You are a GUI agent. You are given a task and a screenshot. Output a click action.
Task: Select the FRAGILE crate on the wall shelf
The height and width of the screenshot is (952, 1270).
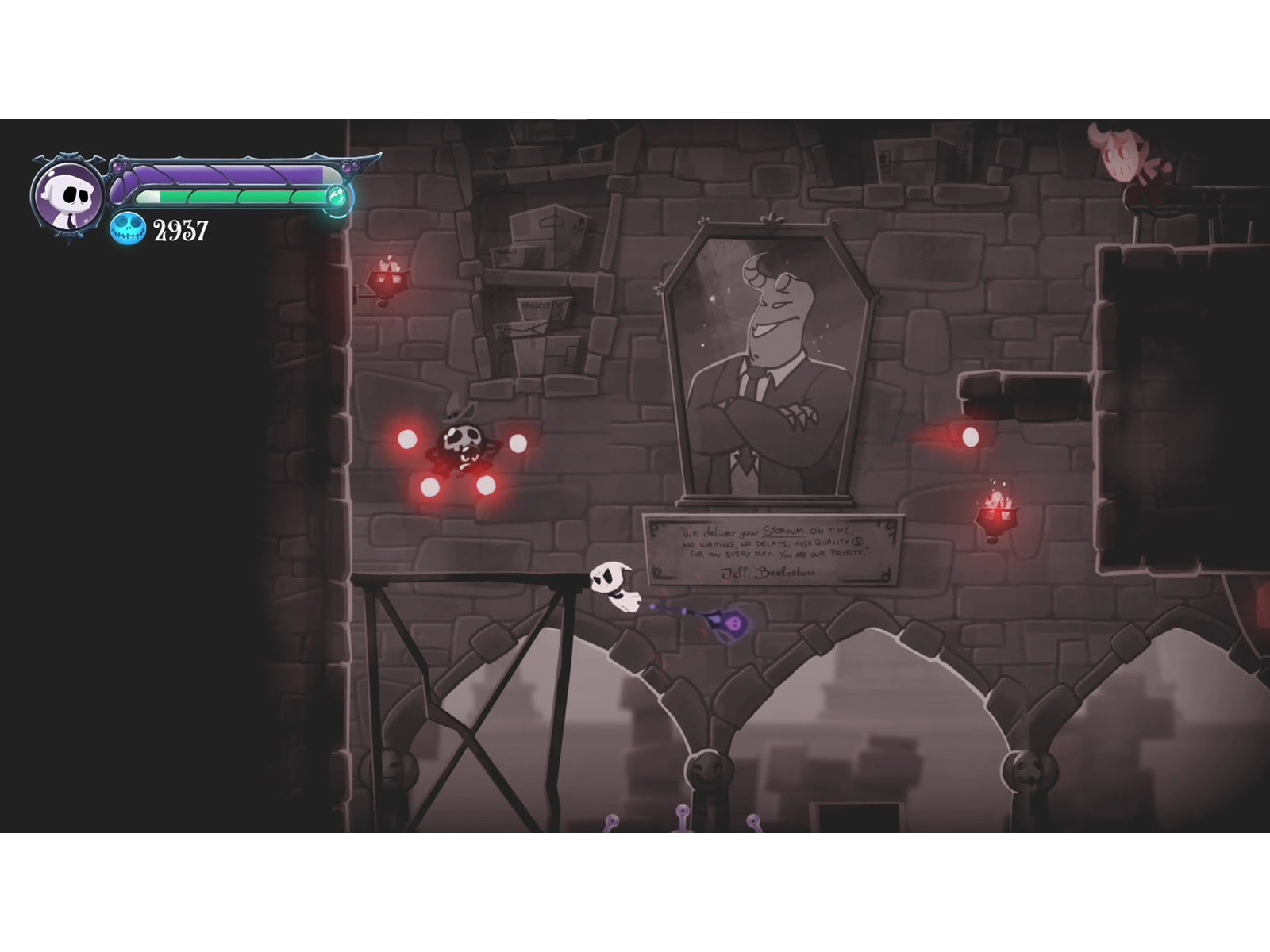tap(536, 305)
